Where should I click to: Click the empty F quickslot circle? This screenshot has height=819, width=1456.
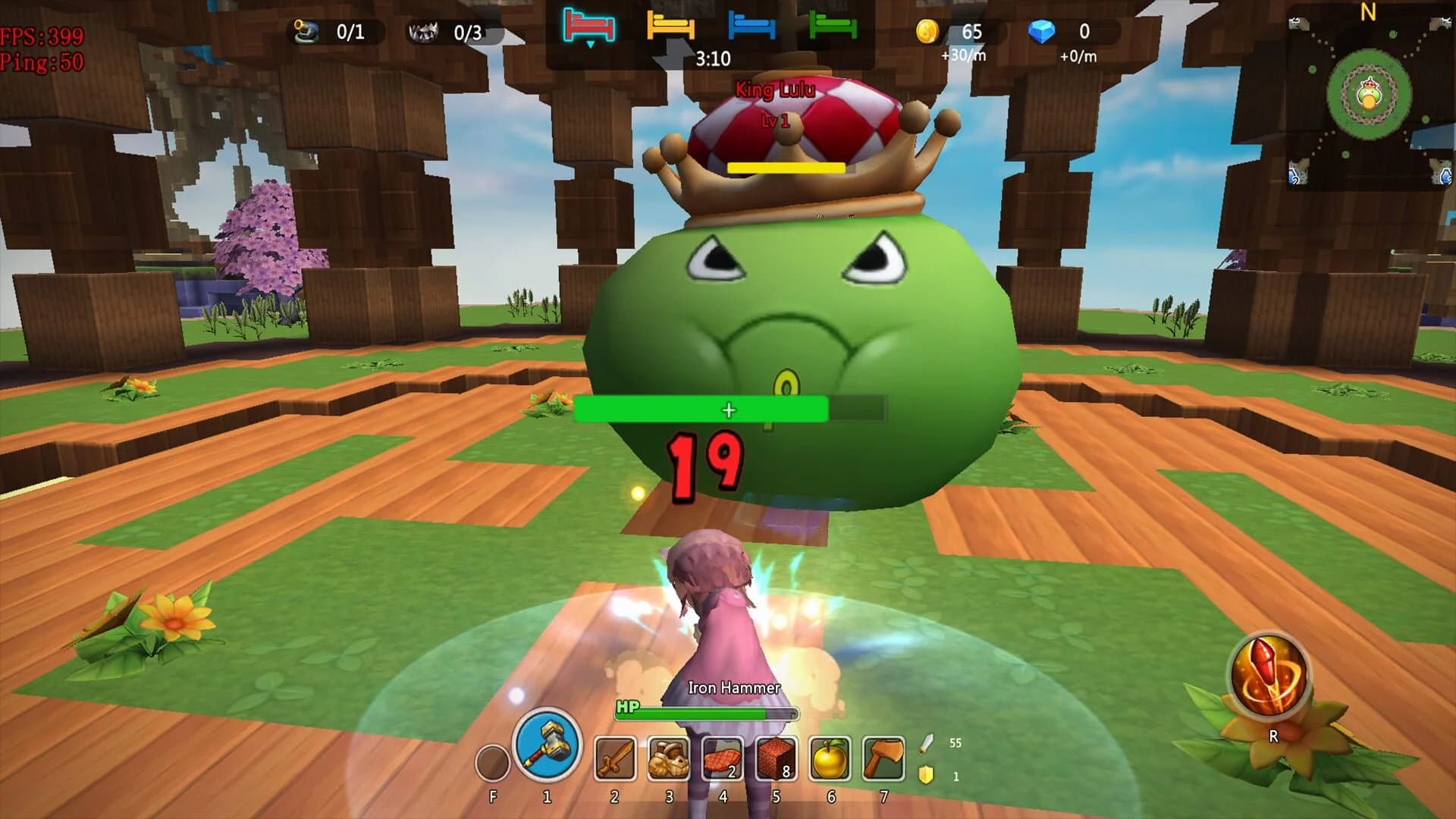click(491, 760)
